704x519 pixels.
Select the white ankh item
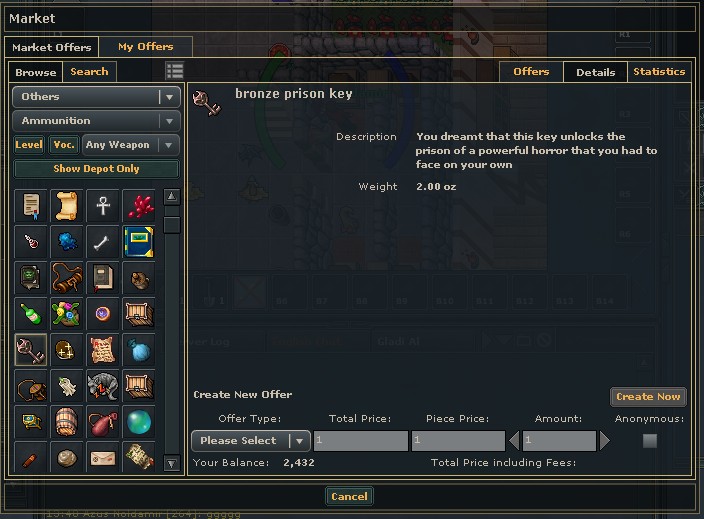click(102, 206)
